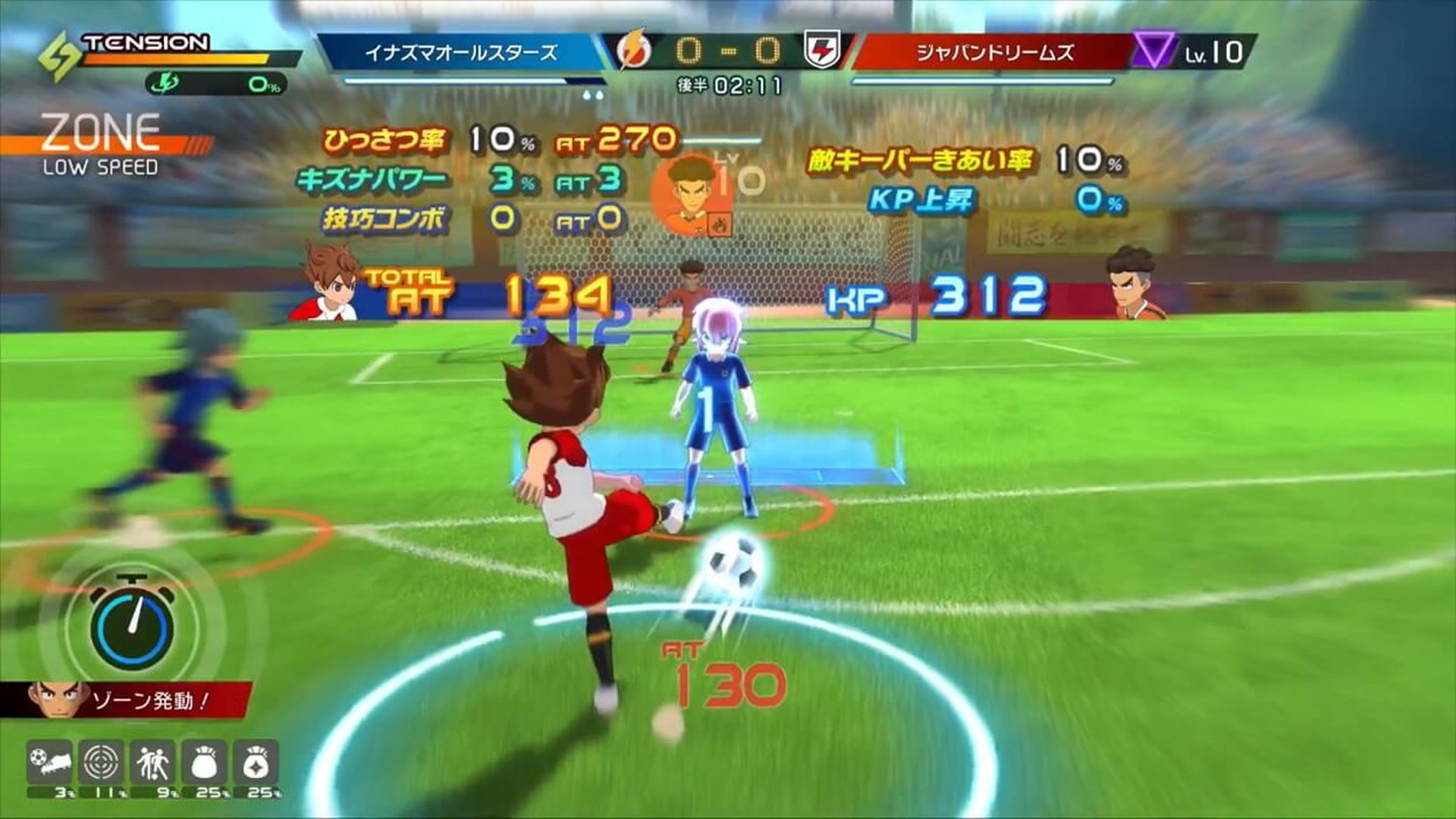The height and width of the screenshot is (819, 1456).
Task: Click the 後半 02:11 match timer
Action: coord(726,85)
